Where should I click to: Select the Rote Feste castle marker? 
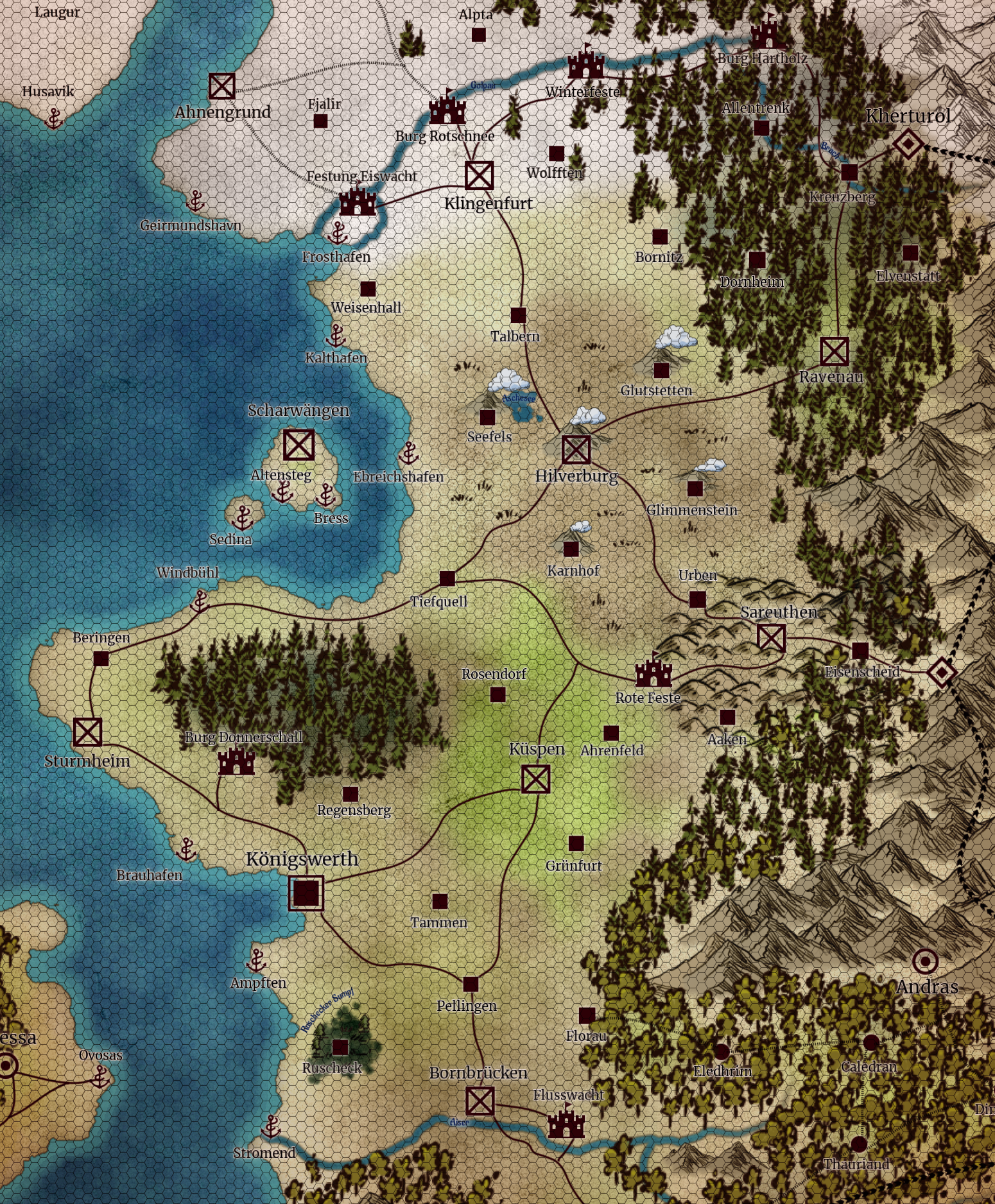[x=653, y=672]
